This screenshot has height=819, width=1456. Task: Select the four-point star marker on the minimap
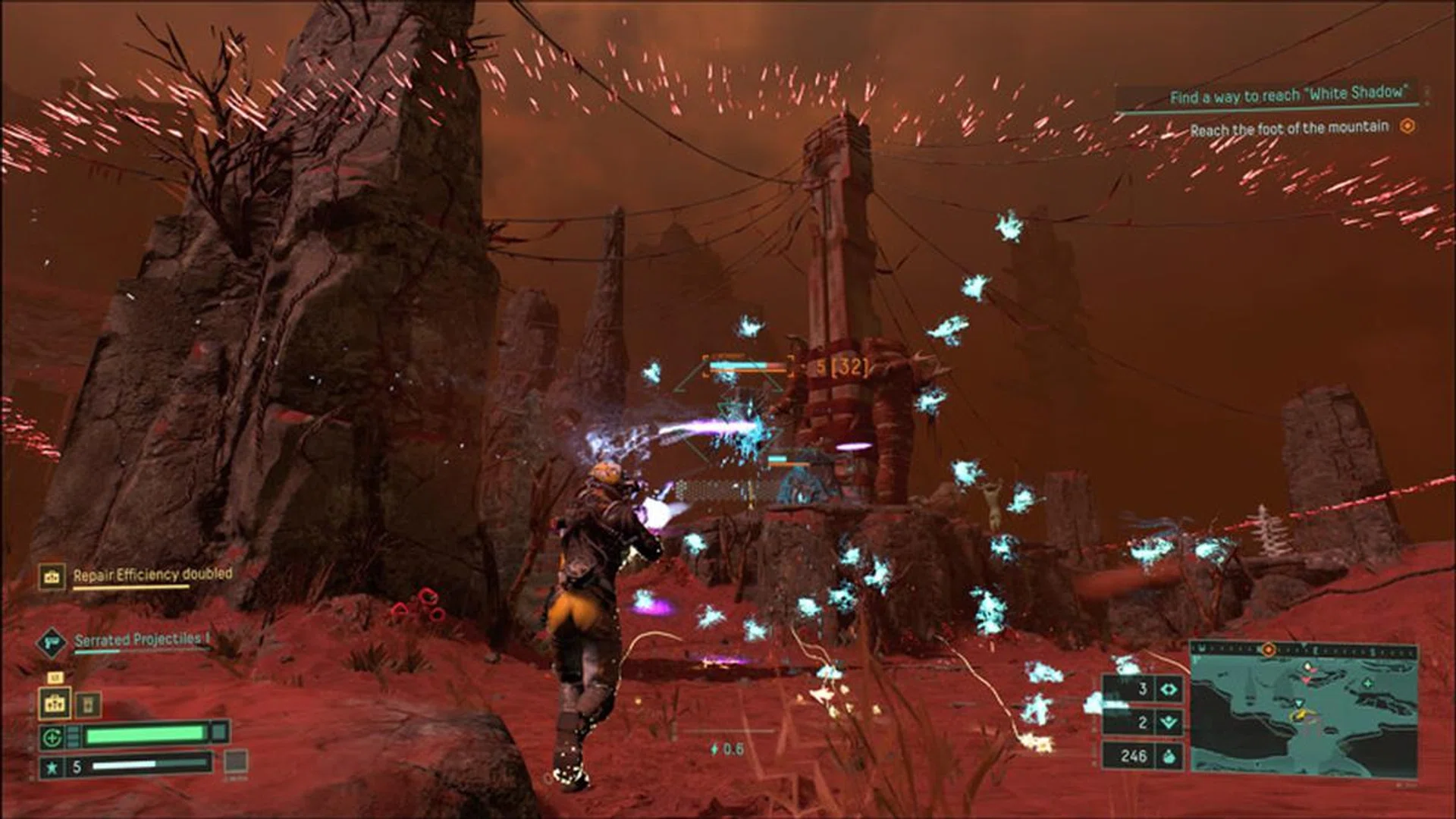tap(1368, 683)
